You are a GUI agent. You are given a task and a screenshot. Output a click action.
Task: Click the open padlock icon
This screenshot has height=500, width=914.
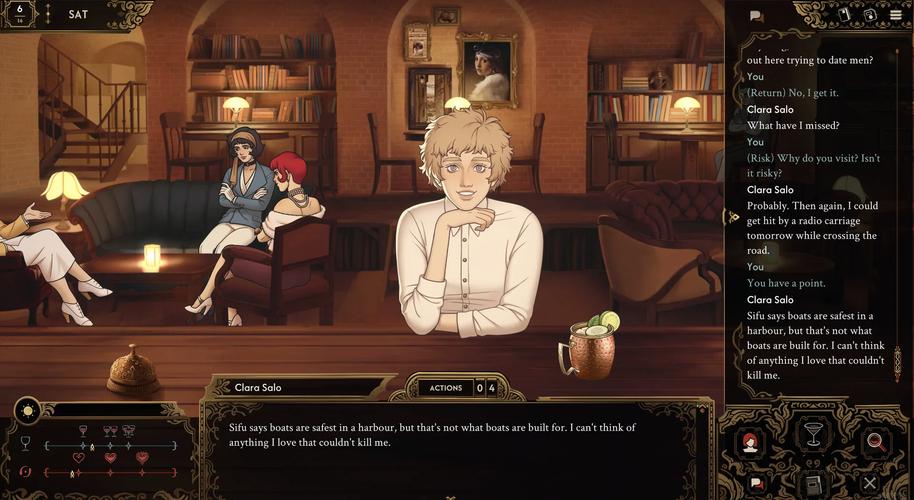872,15
